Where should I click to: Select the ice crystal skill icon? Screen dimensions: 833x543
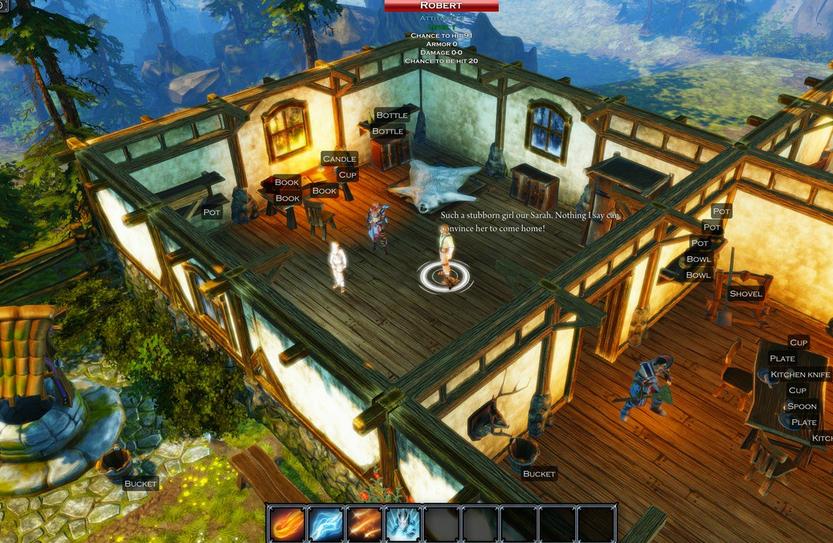403,524
